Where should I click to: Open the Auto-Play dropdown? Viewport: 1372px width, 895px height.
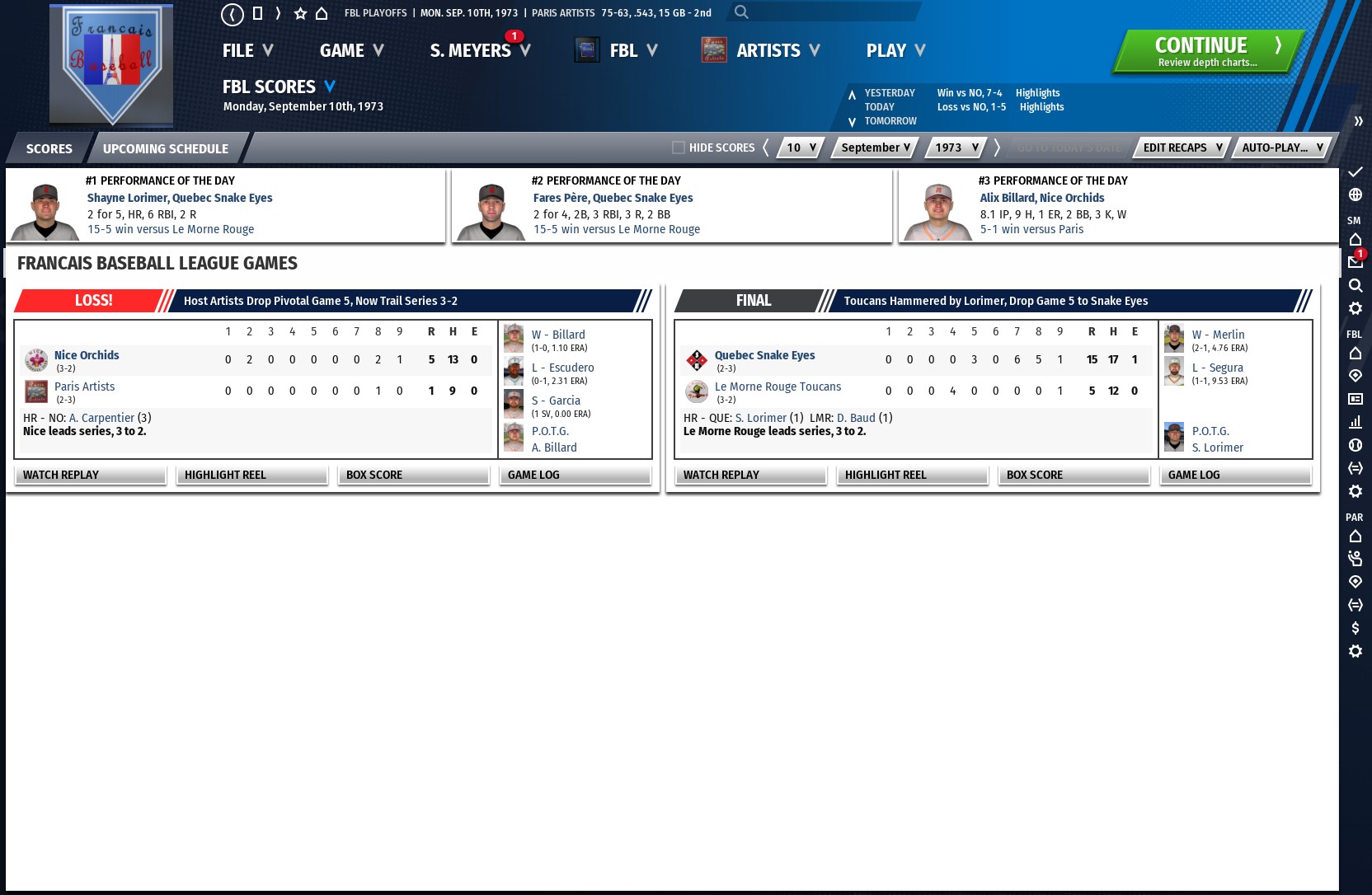[x=1282, y=148]
